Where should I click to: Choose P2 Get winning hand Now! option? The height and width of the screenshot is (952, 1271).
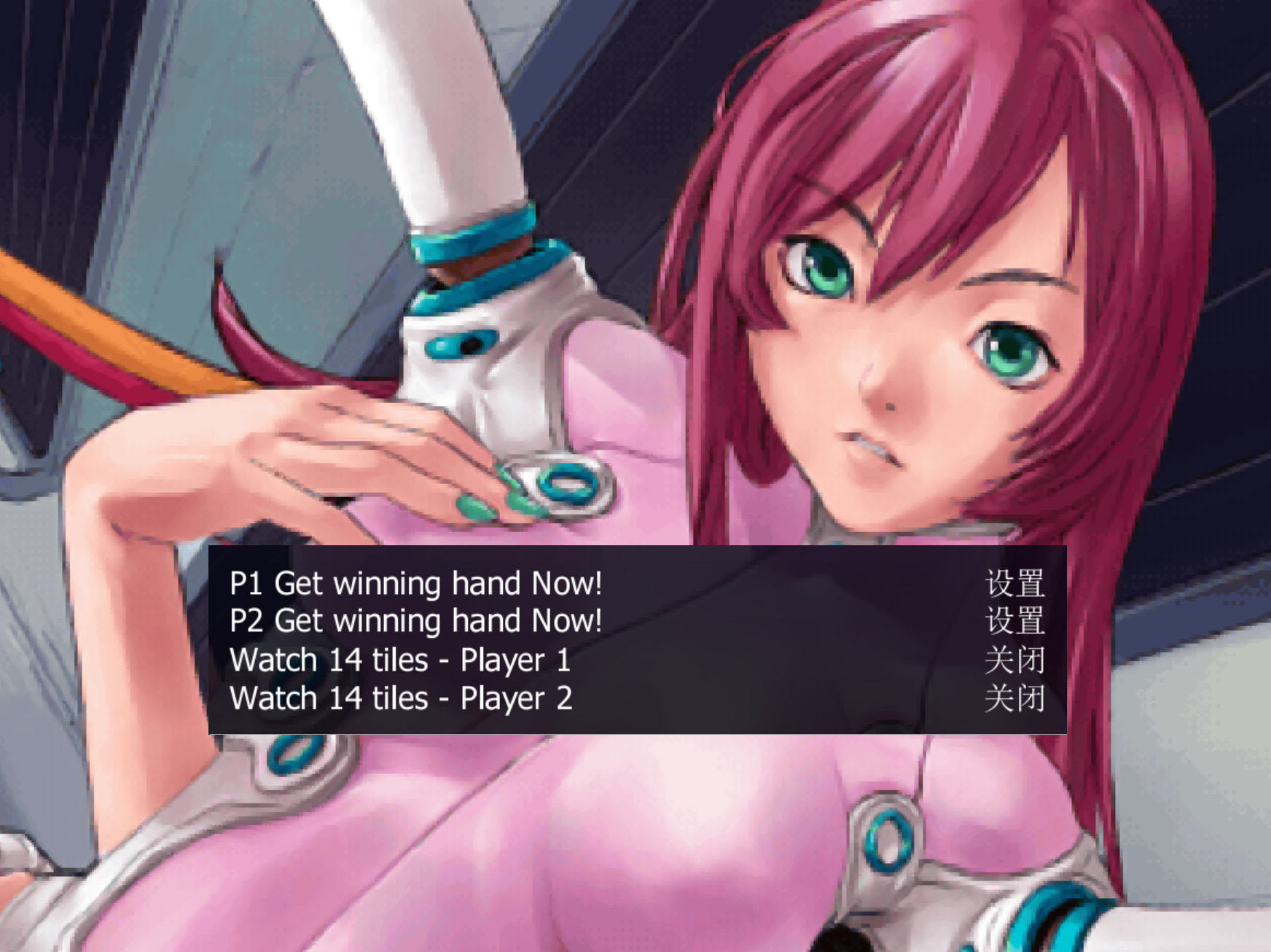coord(416,621)
